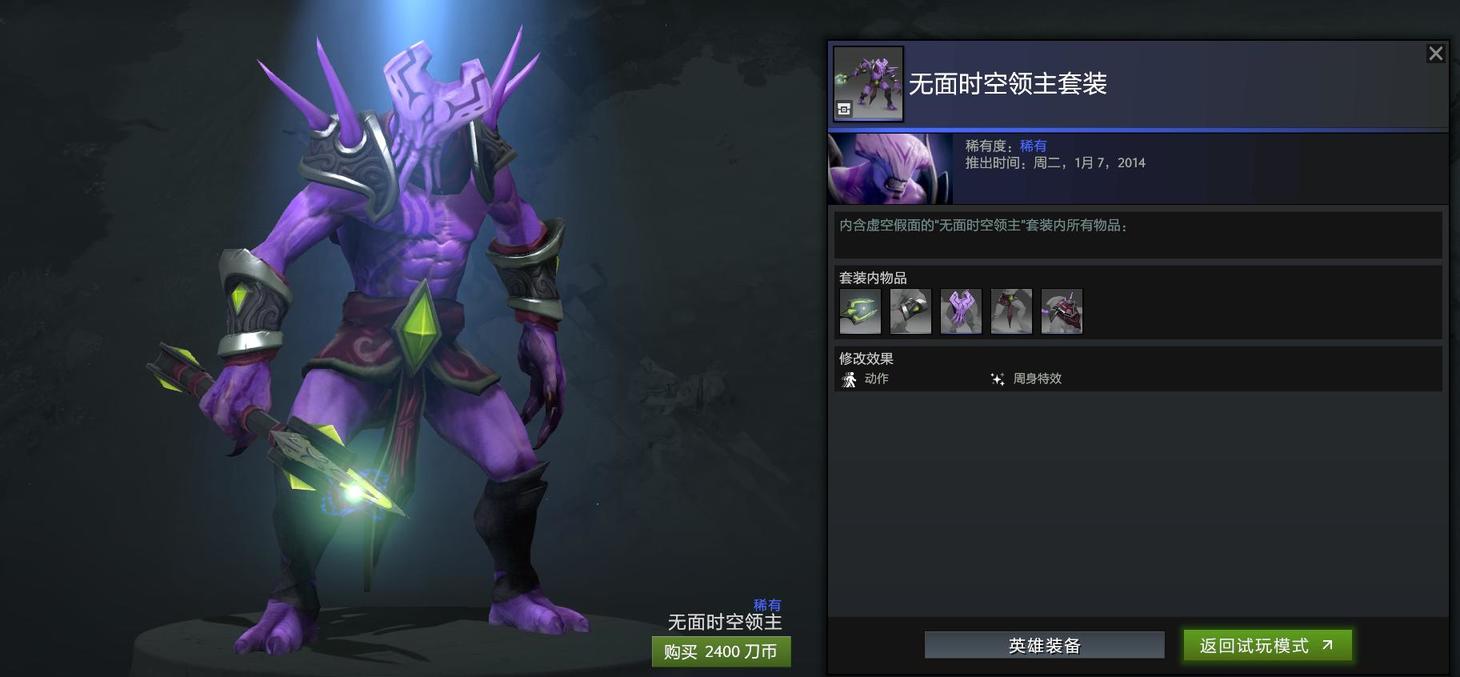Return to demo mode via 返回试玩模式

click(1267, 646)
